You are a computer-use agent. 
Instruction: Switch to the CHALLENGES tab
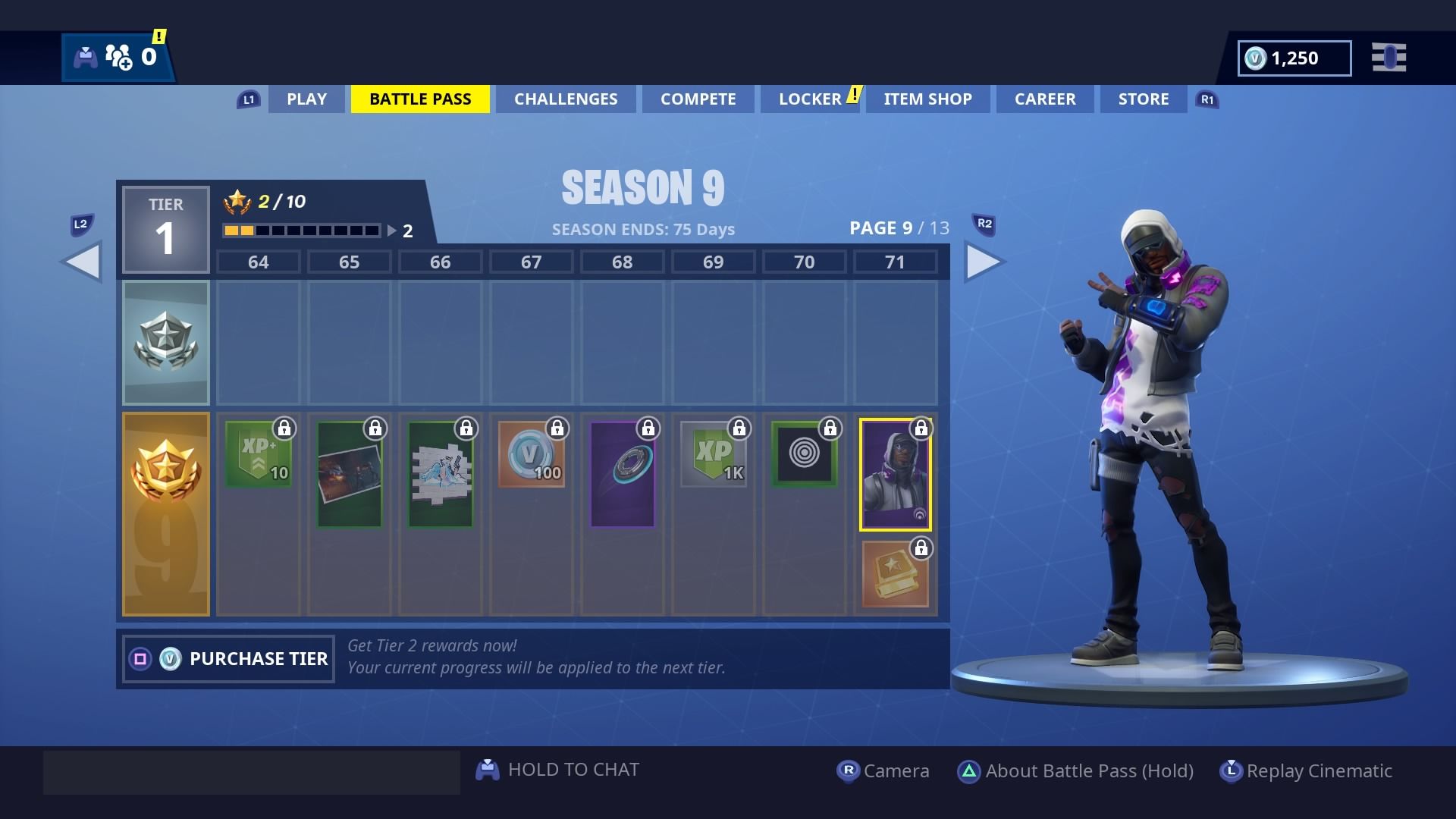pos(566,99)
